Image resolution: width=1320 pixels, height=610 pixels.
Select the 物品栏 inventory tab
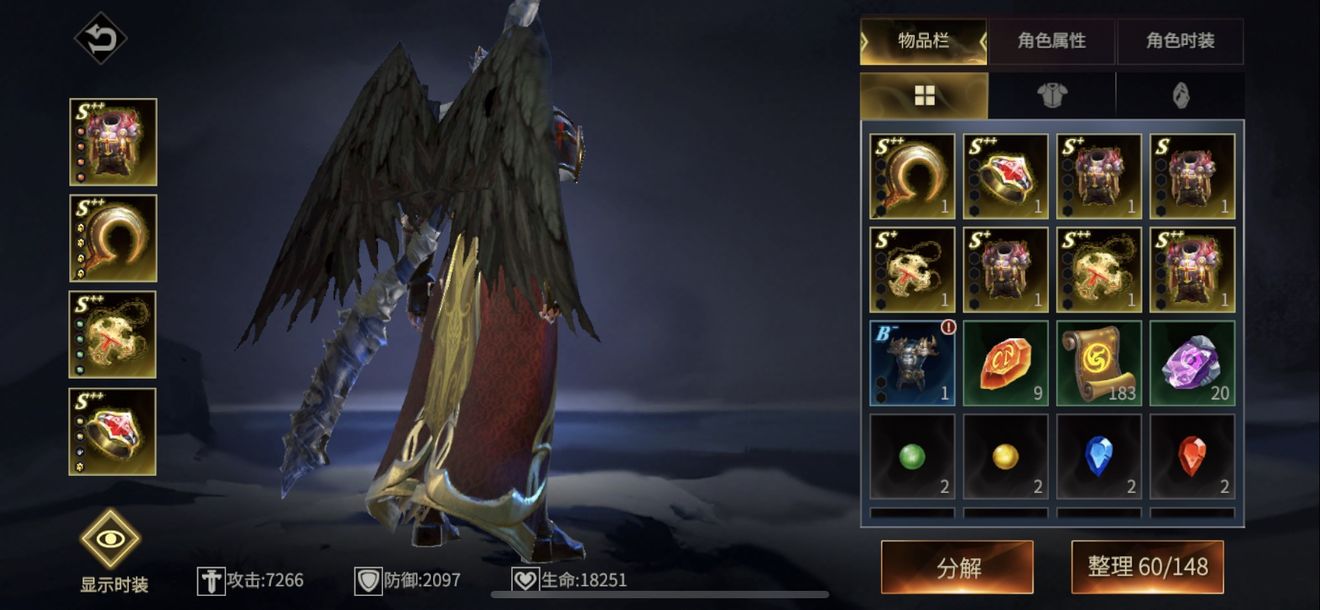pyautogui.click(x=923, y=41)
